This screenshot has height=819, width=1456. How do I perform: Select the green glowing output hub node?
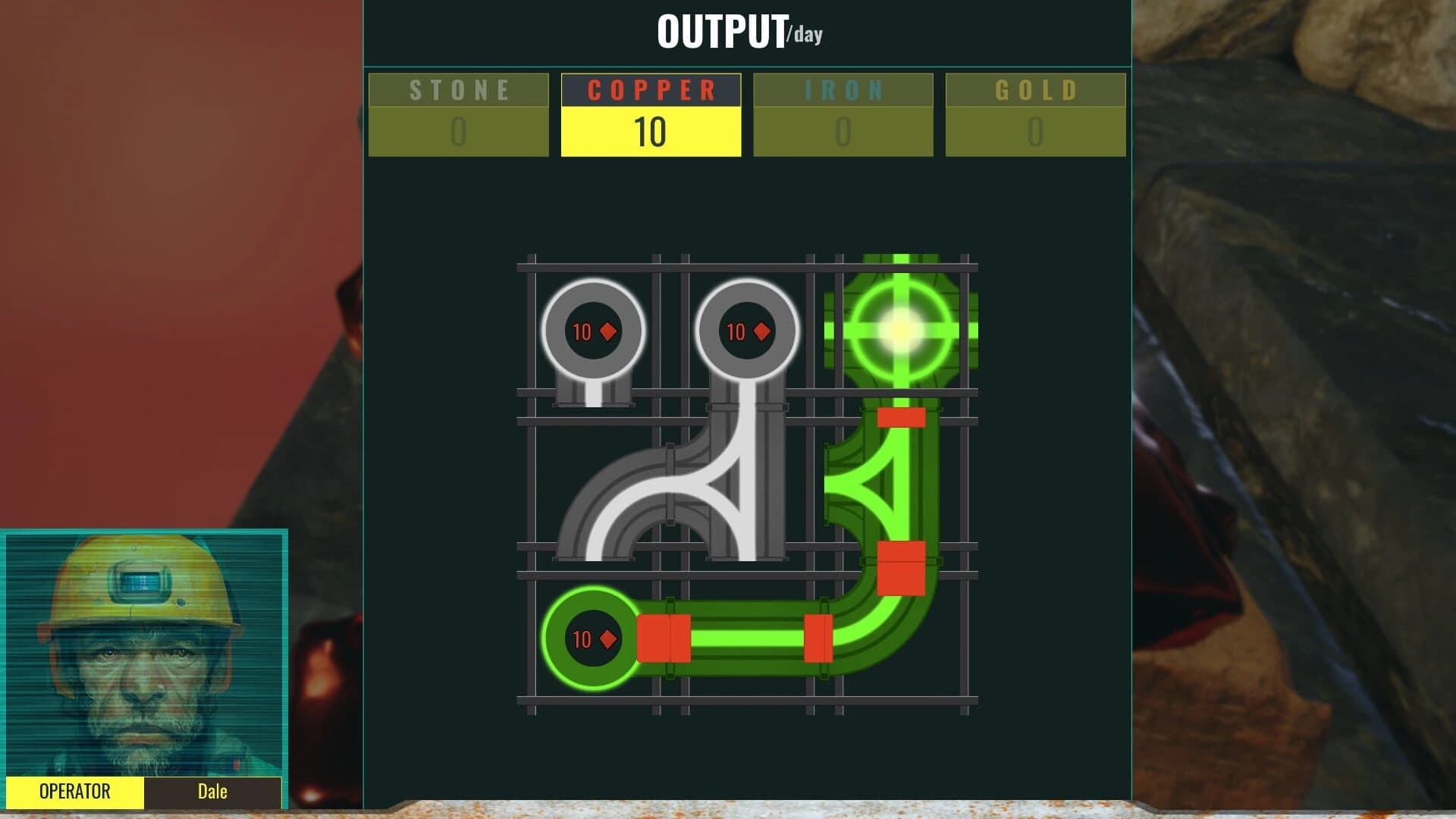point(899,330)
